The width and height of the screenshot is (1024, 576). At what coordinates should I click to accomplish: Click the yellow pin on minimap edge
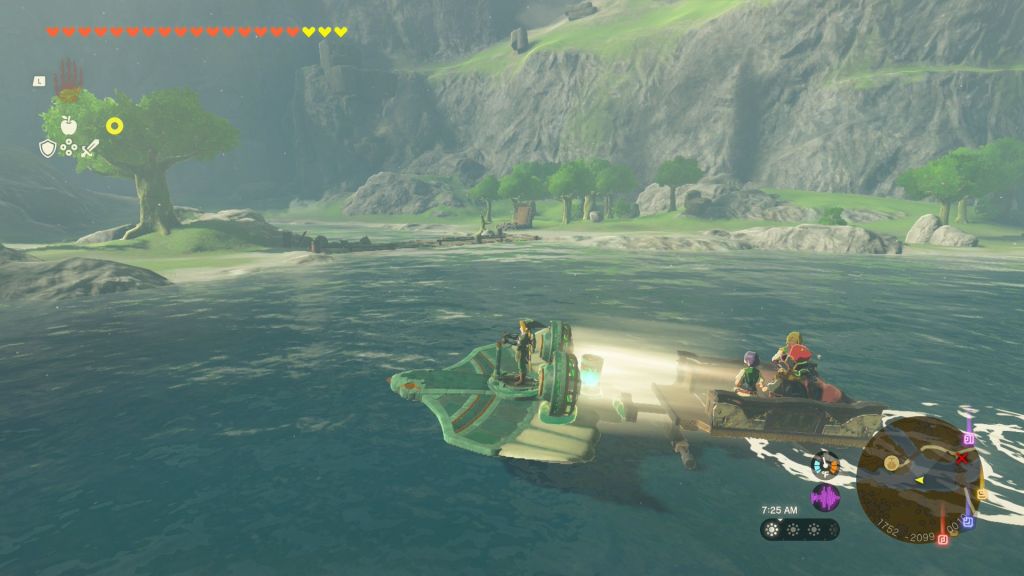coord(982,492)
